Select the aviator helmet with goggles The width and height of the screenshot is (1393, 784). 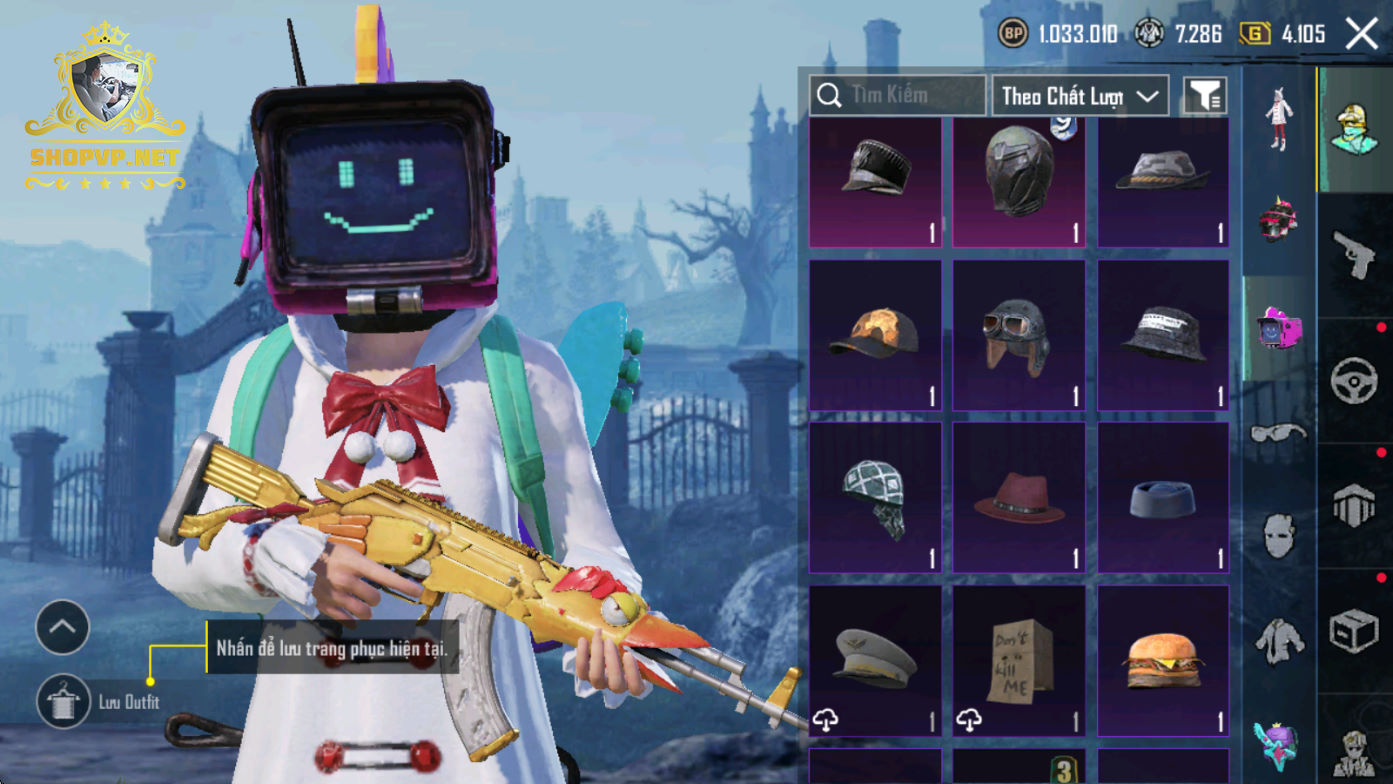1019,336
